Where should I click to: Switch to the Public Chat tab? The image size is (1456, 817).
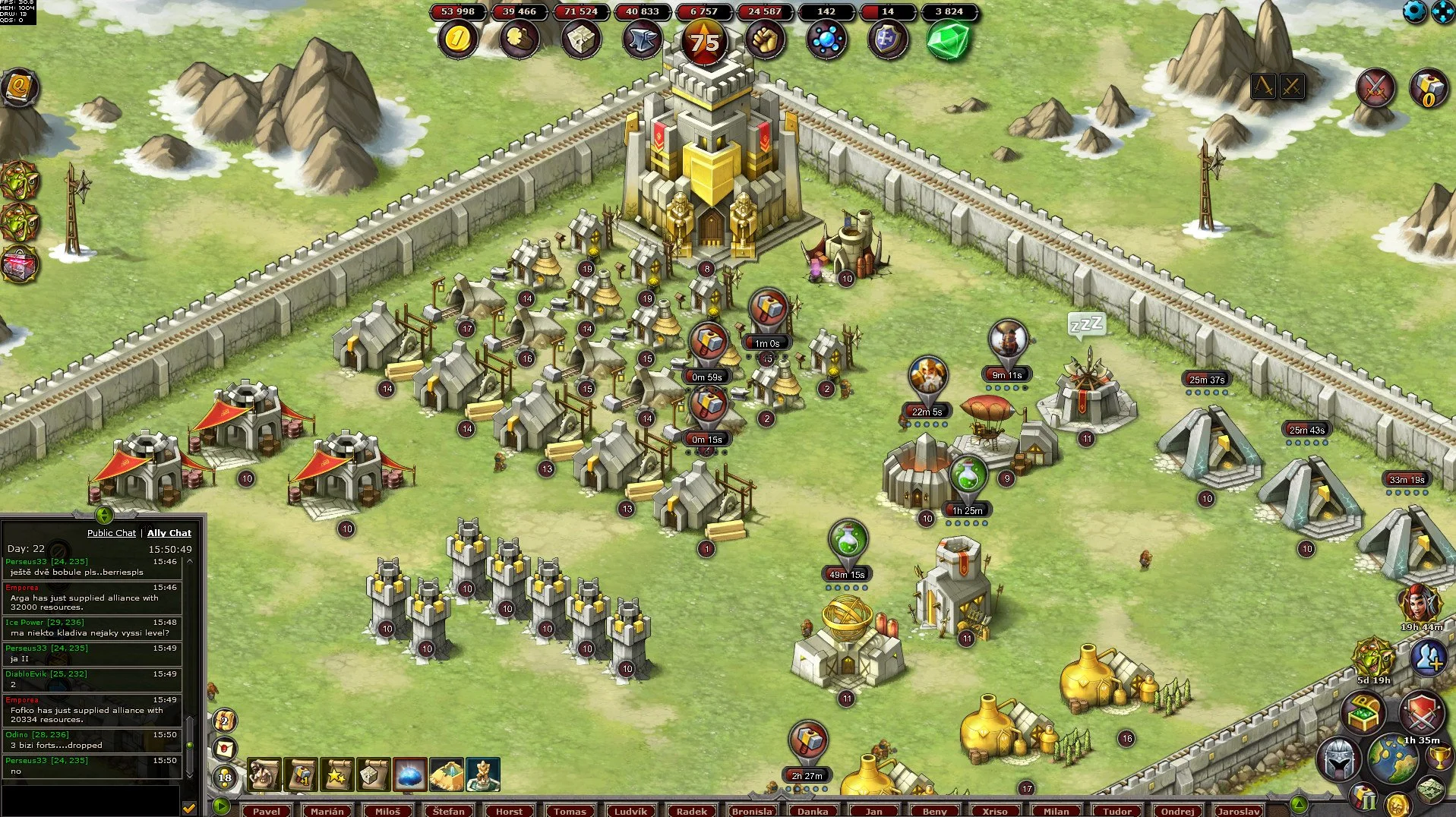111,533
